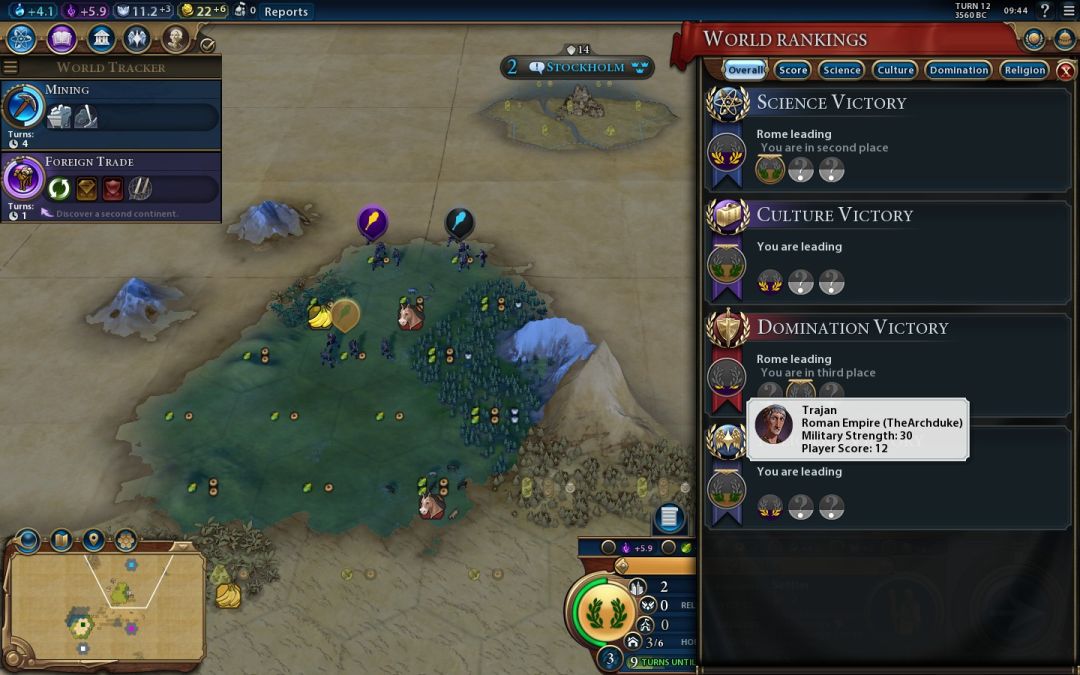Open the religion screen
This screenshot has height=675, width=1080.
(137, 39)
